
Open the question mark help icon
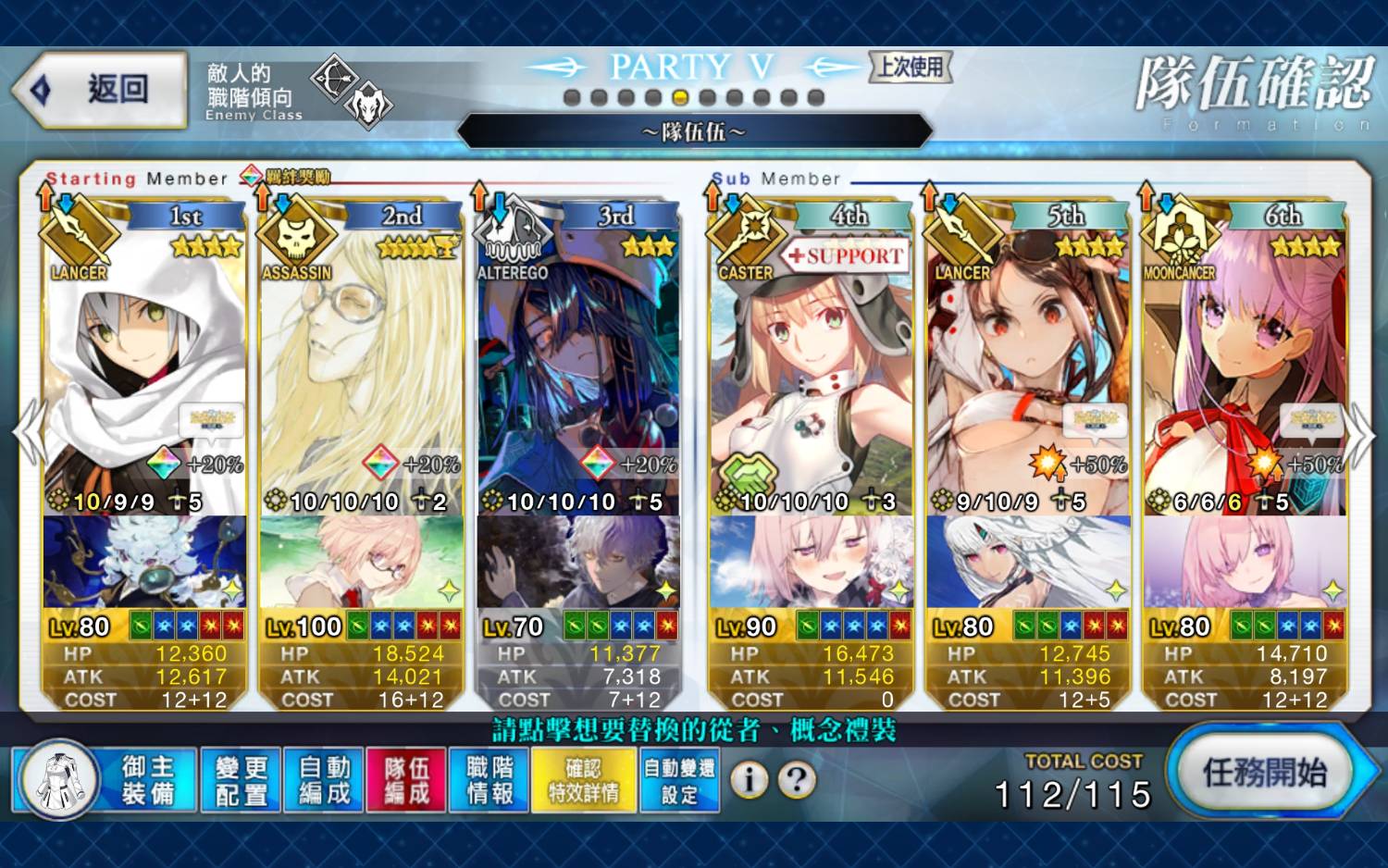797,780
